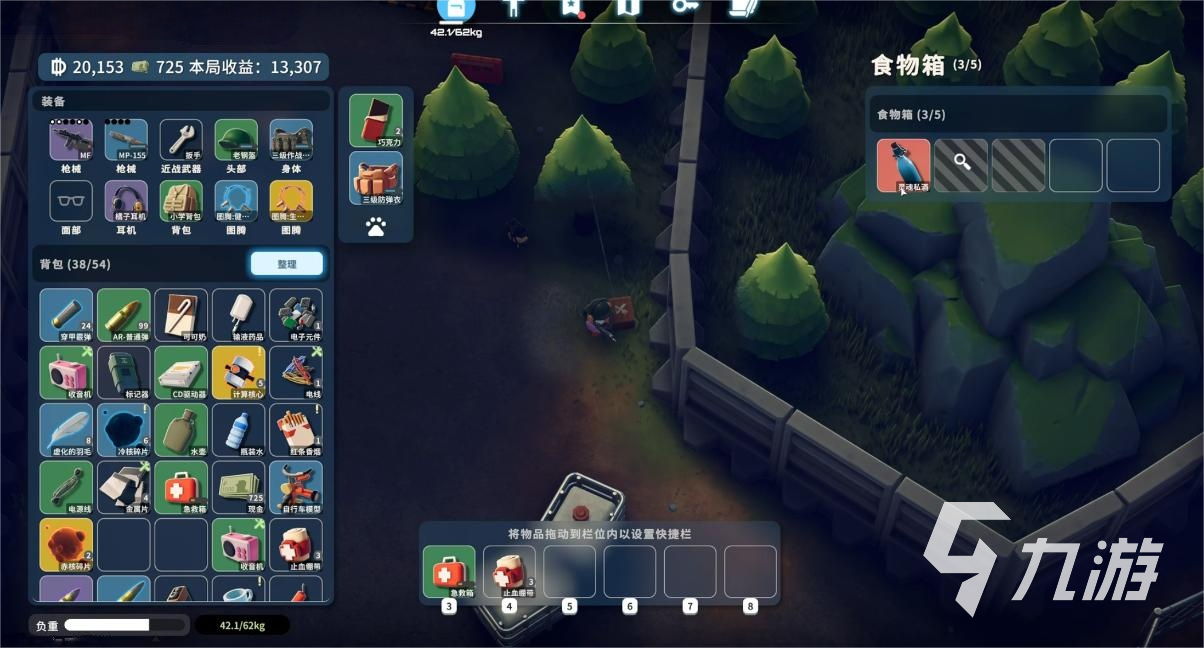Select the magnifier searching slot in food box

pos(961,165)
